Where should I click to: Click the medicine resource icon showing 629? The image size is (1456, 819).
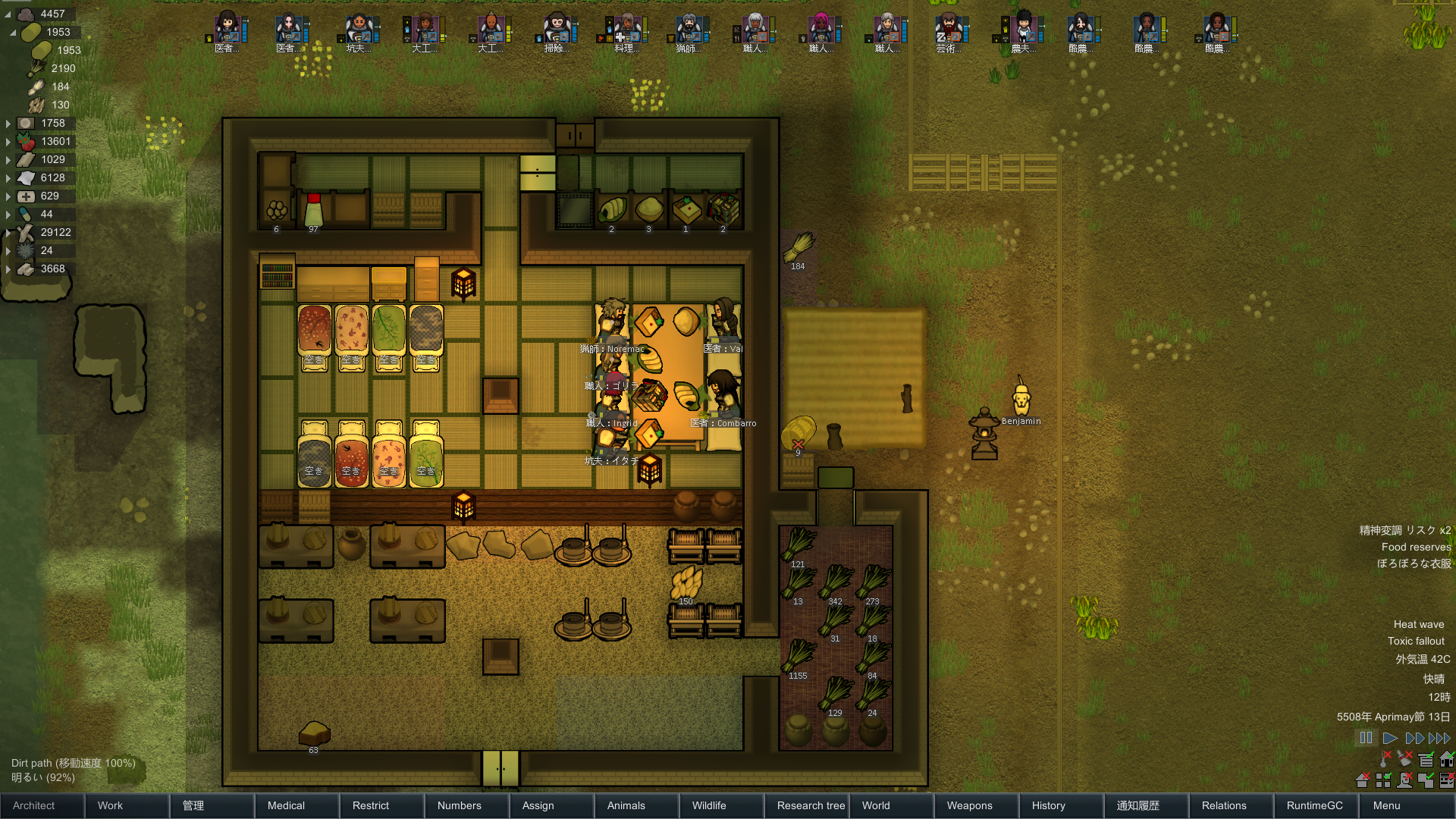pyautogui.click(x=27, y=196)
